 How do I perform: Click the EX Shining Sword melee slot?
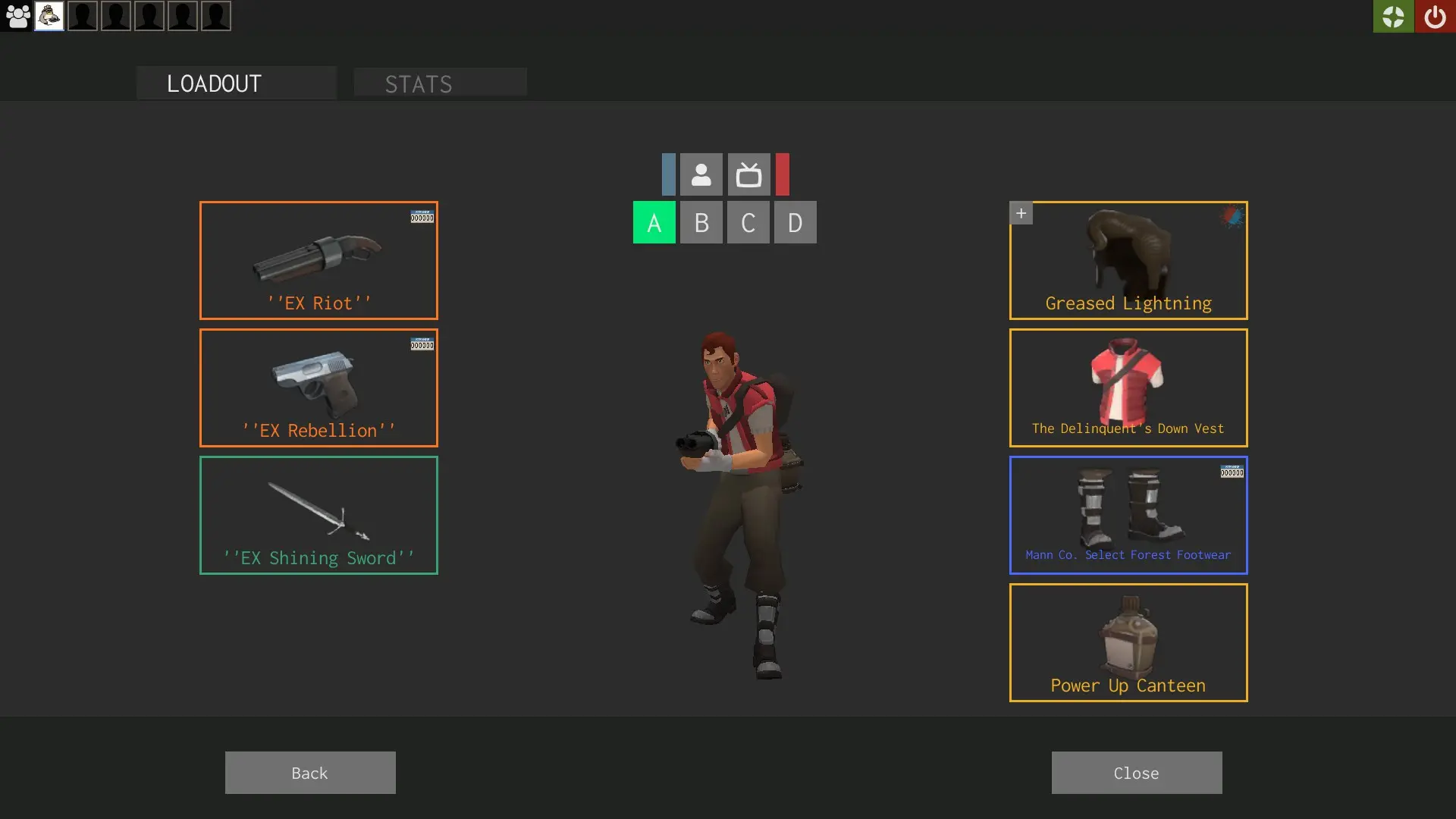(x=318, y=515)
